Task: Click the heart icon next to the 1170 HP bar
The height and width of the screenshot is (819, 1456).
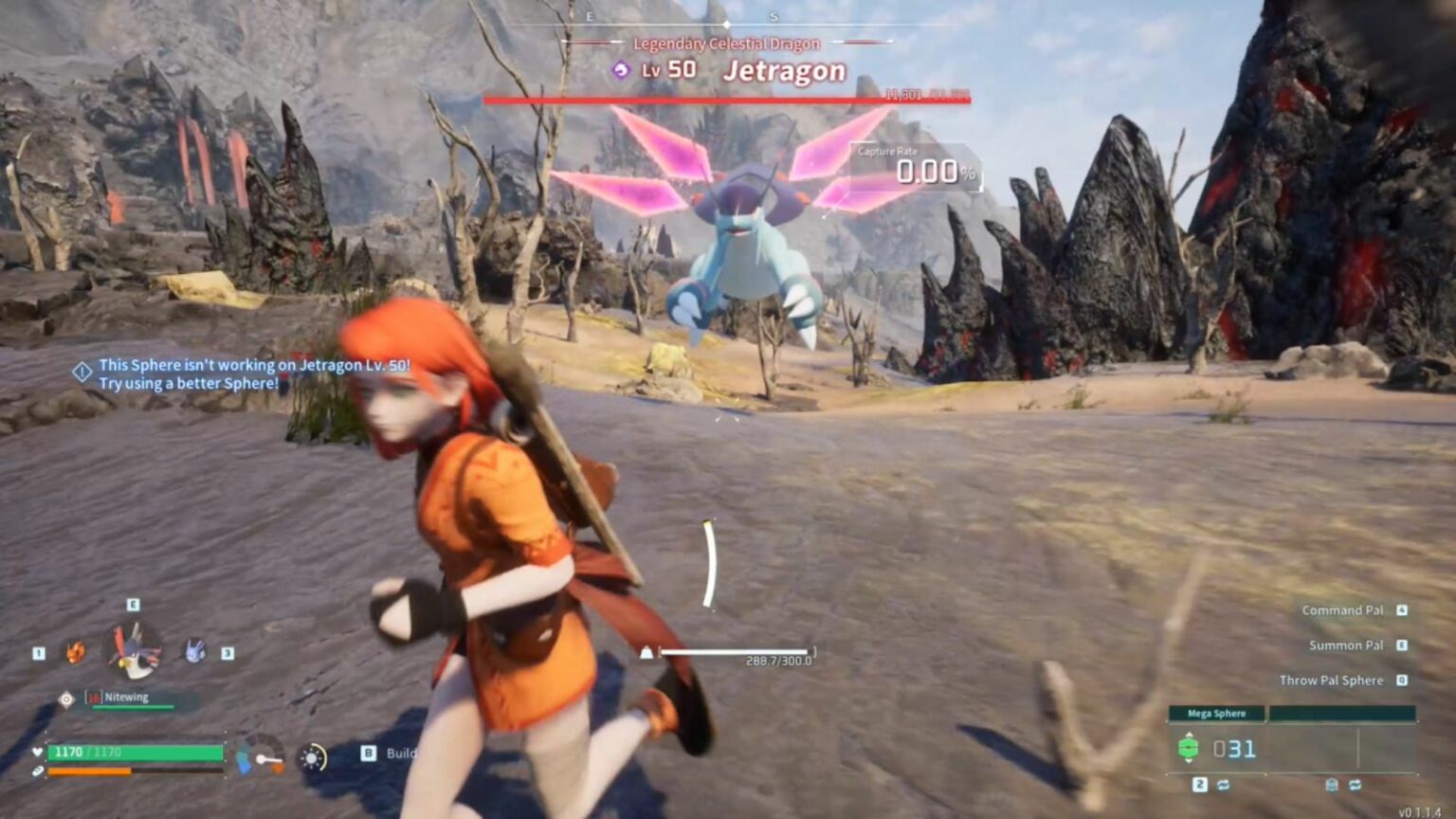Action: click(x=37, y=751)
